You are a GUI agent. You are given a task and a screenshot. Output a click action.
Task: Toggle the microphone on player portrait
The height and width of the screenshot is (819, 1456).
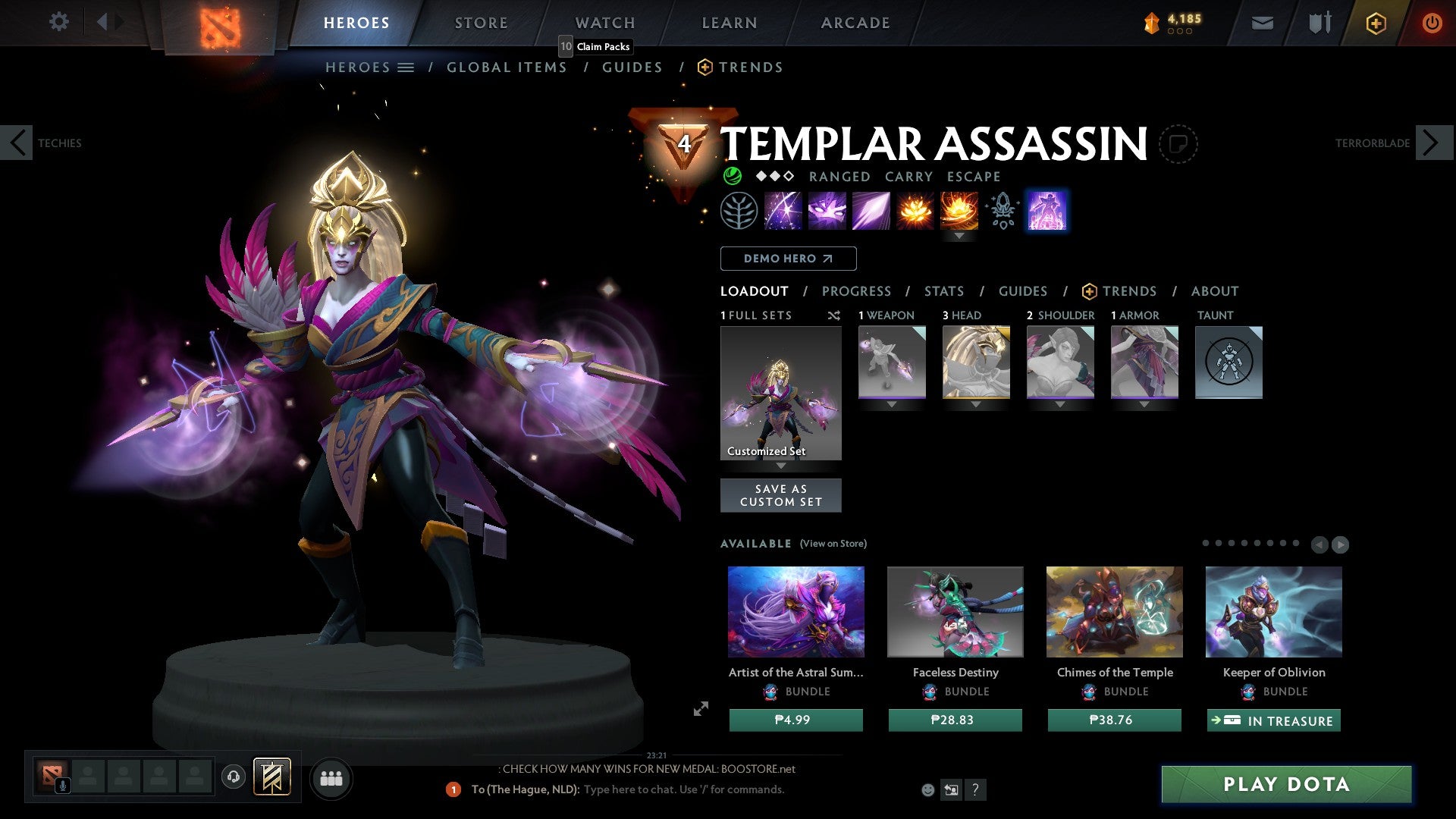tap(62, 784)
